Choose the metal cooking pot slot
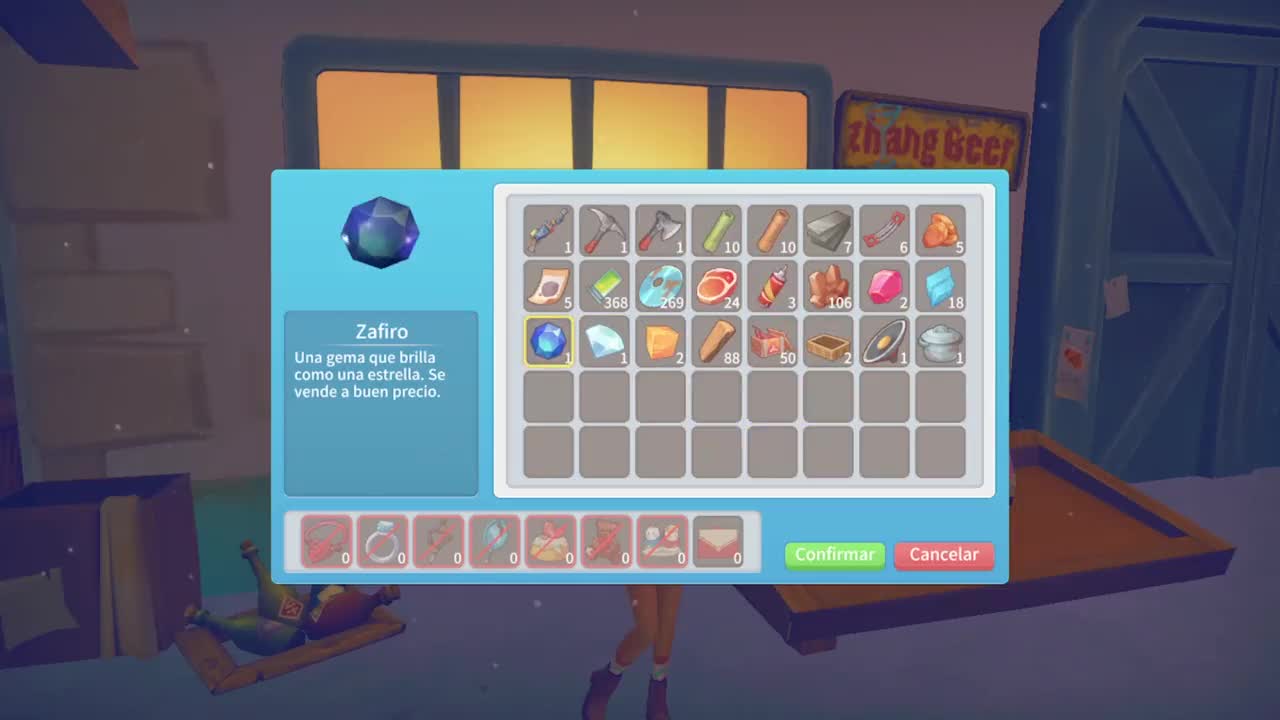Image resolution: width=1280 pixels, height=720 pixels. 940,341
